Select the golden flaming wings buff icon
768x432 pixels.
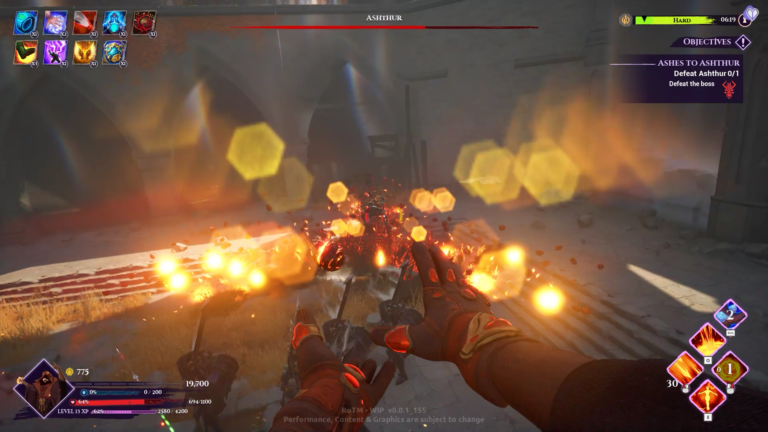point(85,52)
